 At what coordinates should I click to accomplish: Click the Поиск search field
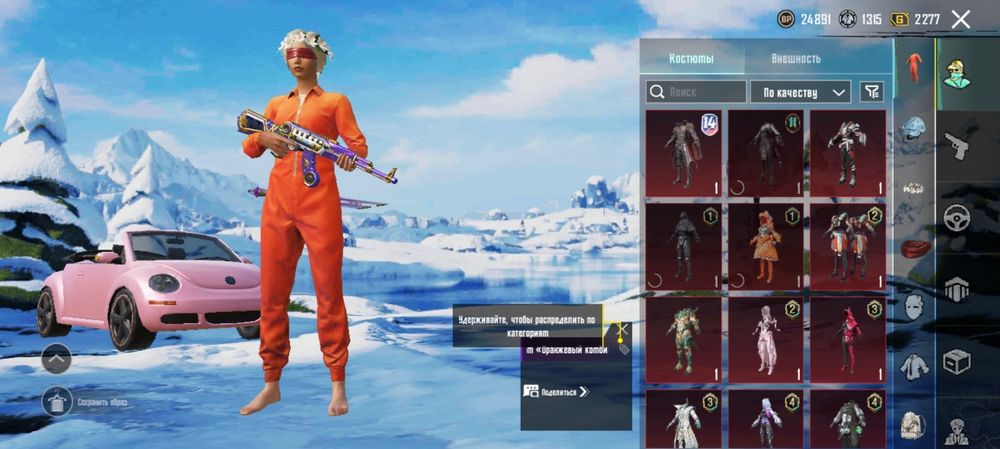[x=694, y=92]
